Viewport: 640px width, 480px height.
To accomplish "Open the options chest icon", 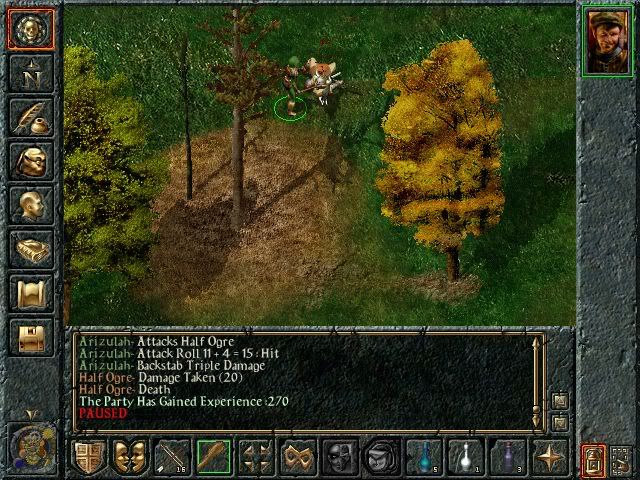I will tap(29, 338).
